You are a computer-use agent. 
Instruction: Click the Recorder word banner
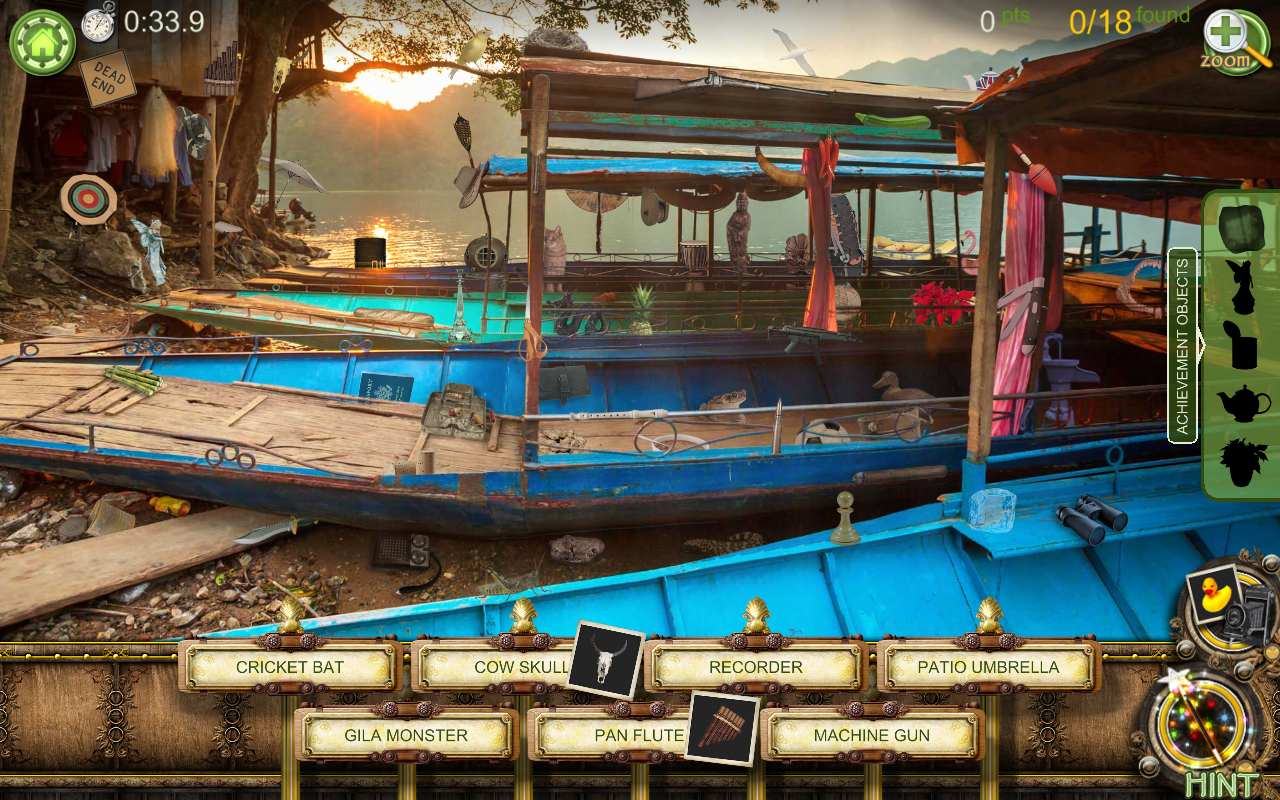[755, 666]
